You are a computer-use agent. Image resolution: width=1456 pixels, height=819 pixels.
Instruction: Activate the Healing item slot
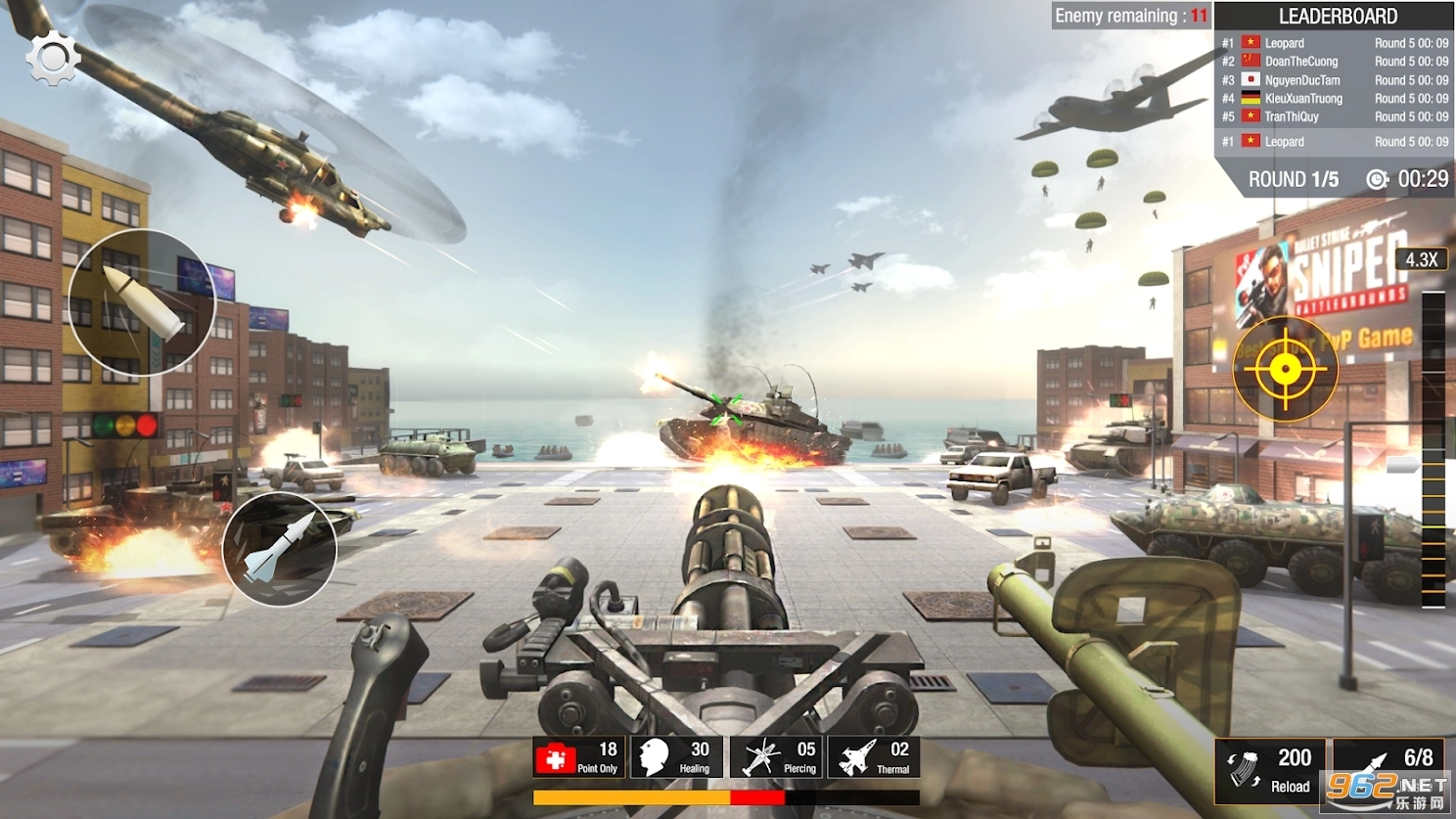pos(677,757)
